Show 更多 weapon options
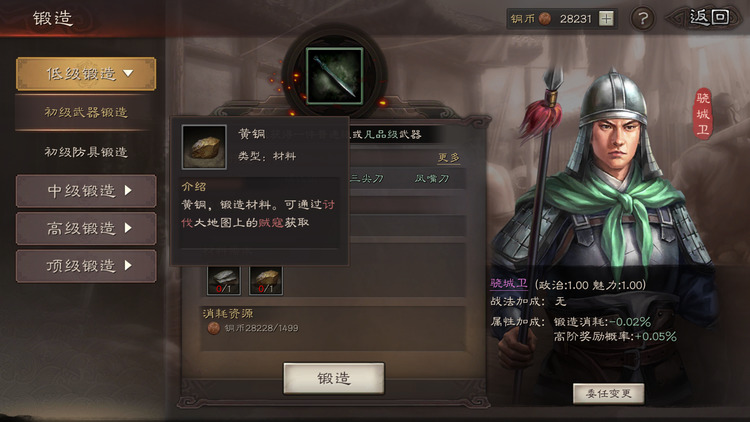The height and width of the screenshot is (422, 750). point(449,157)
